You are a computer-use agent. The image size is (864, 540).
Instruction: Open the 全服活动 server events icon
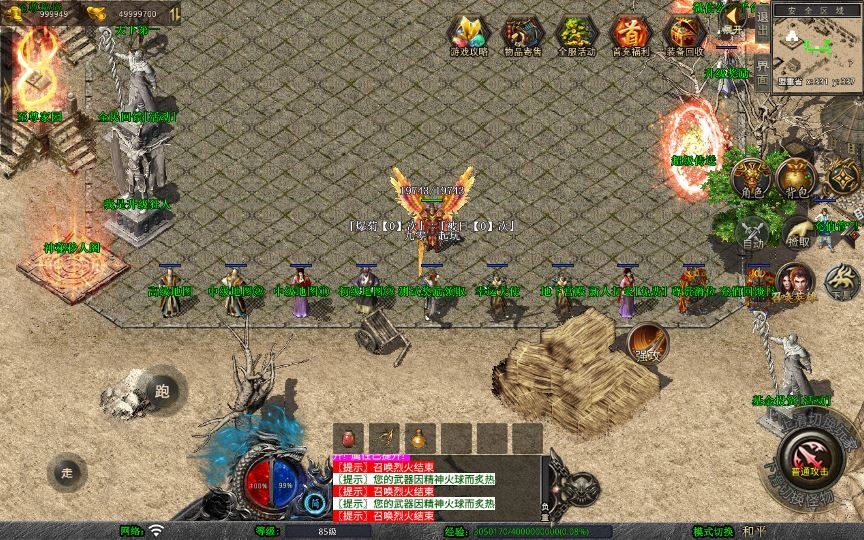(x=576, y=32)
